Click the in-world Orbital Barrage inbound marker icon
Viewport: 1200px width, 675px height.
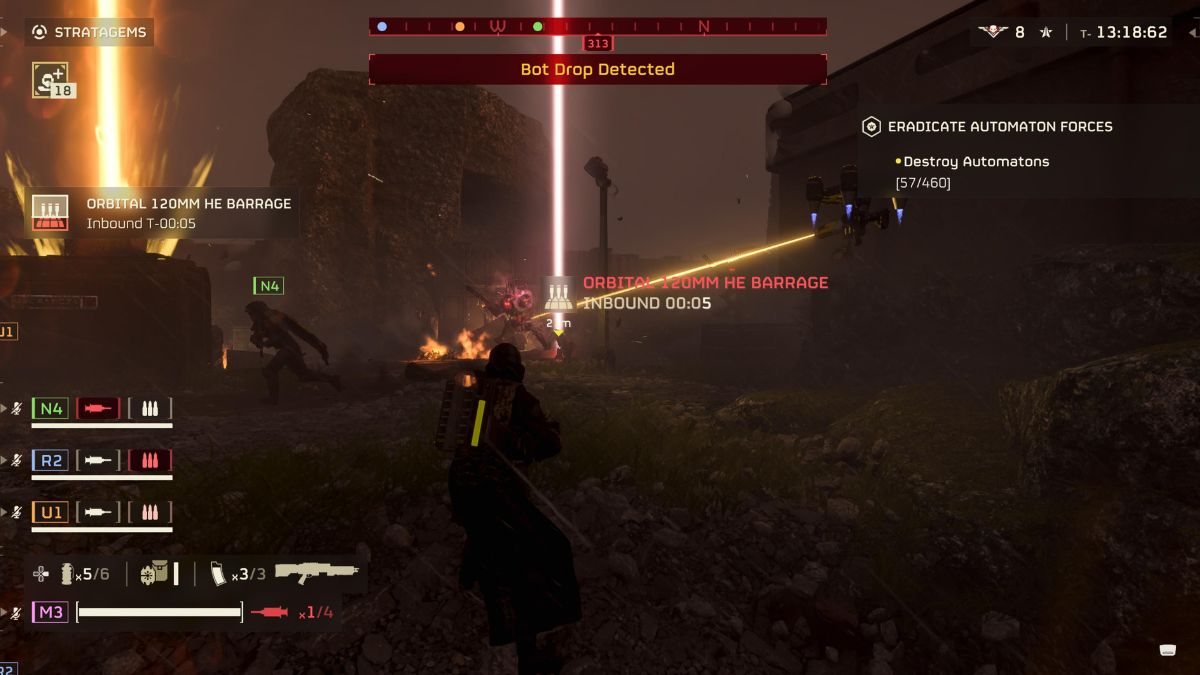tap(558, 292)
